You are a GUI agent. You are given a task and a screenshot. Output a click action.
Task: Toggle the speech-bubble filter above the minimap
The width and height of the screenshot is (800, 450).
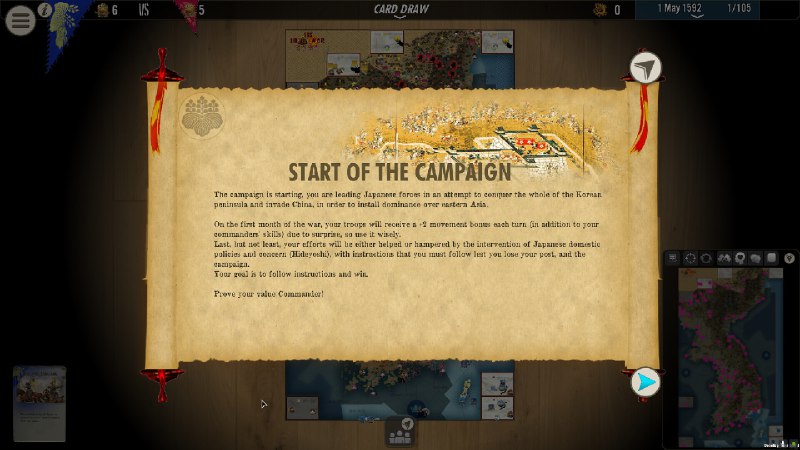755,258
